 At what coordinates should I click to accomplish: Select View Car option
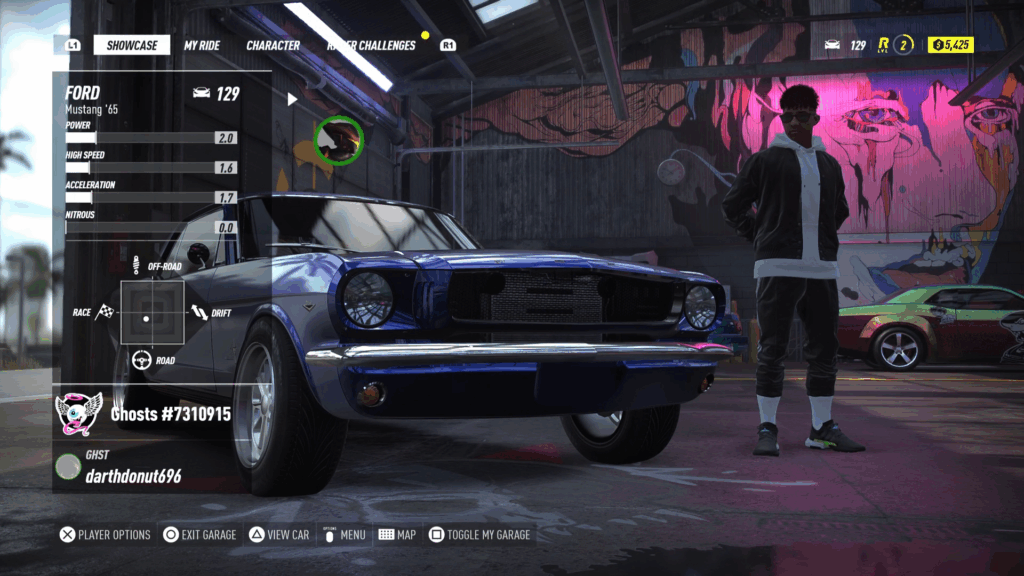[279, 535]
